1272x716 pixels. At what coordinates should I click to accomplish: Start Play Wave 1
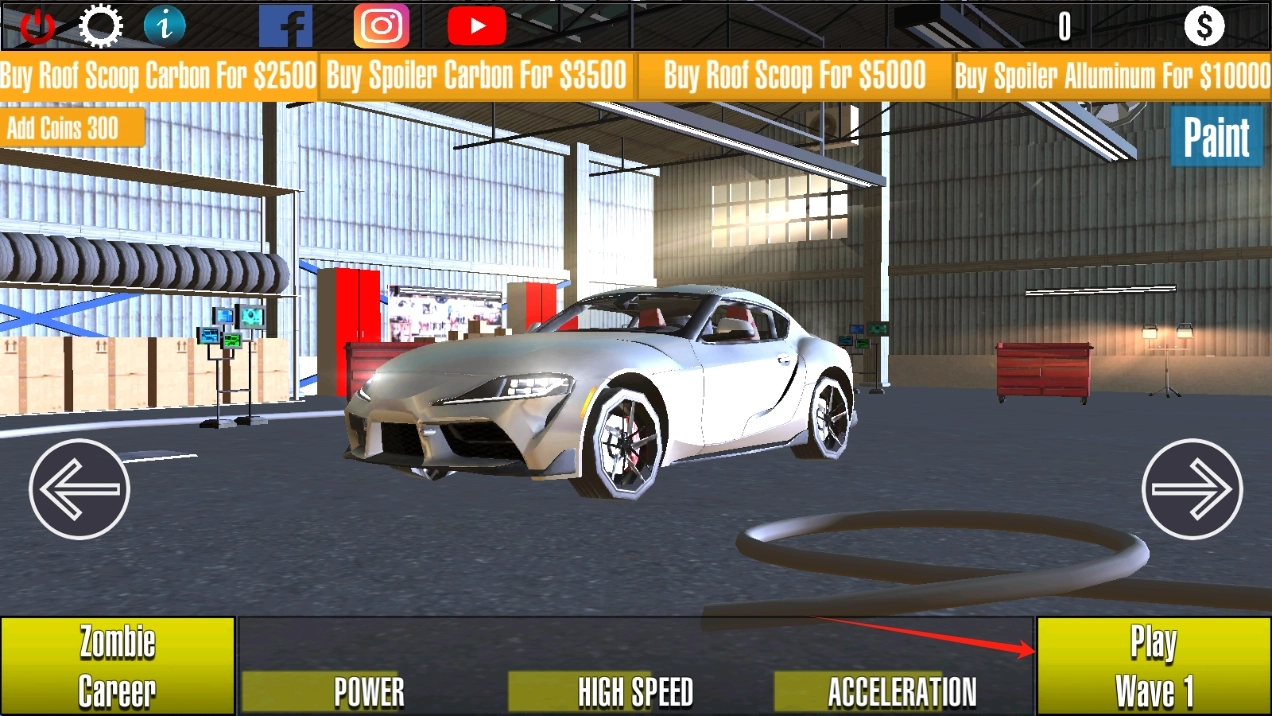(x=1153, y=666)
